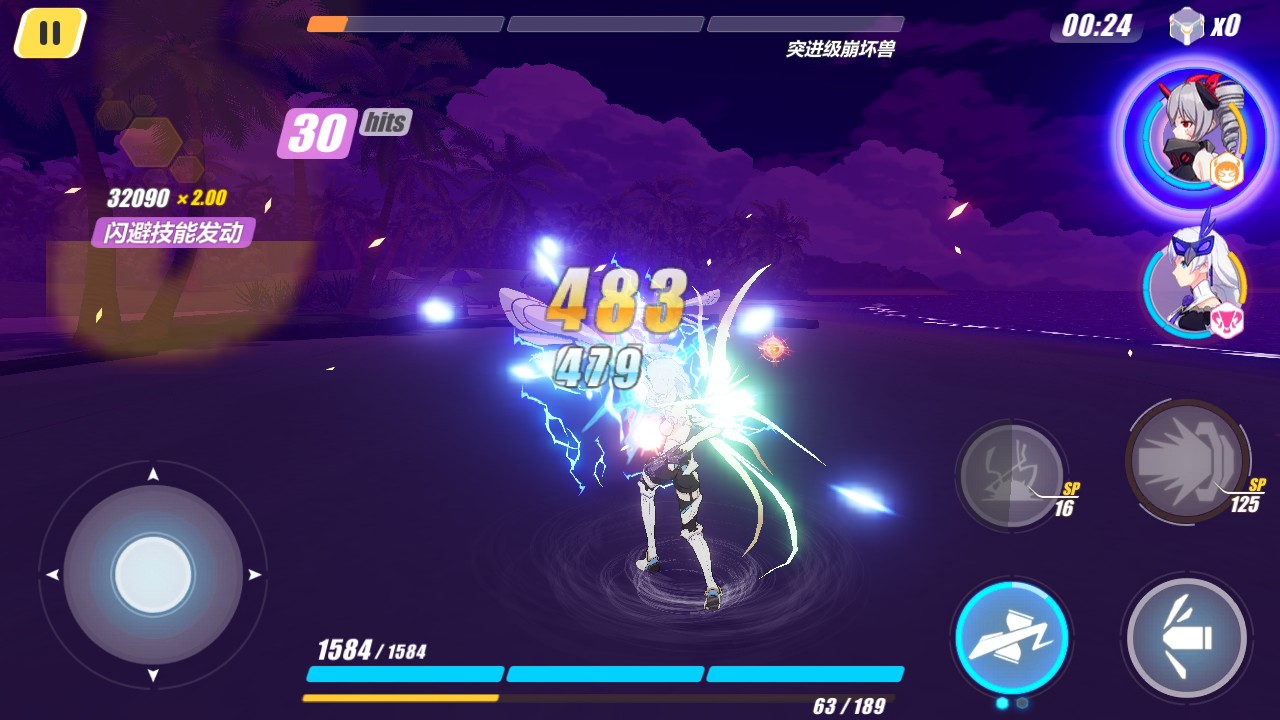1280x720 pixels.
Task: Tap the first enemy health segment bar
Action: (x=403, y=24)
